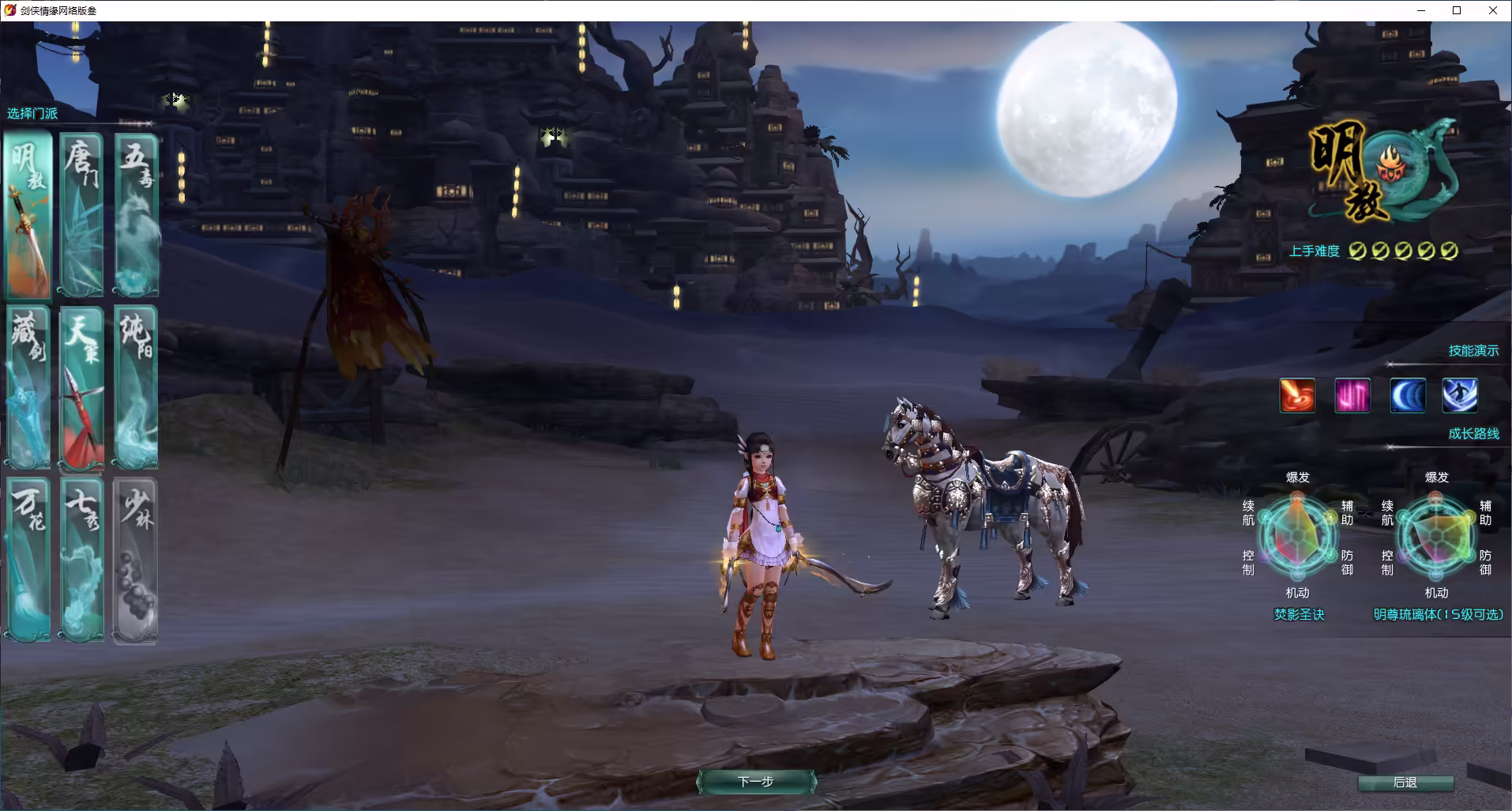Minimize the game window
The image size is (1512, 811).
pyautogui.click(x=1421, y=10)
